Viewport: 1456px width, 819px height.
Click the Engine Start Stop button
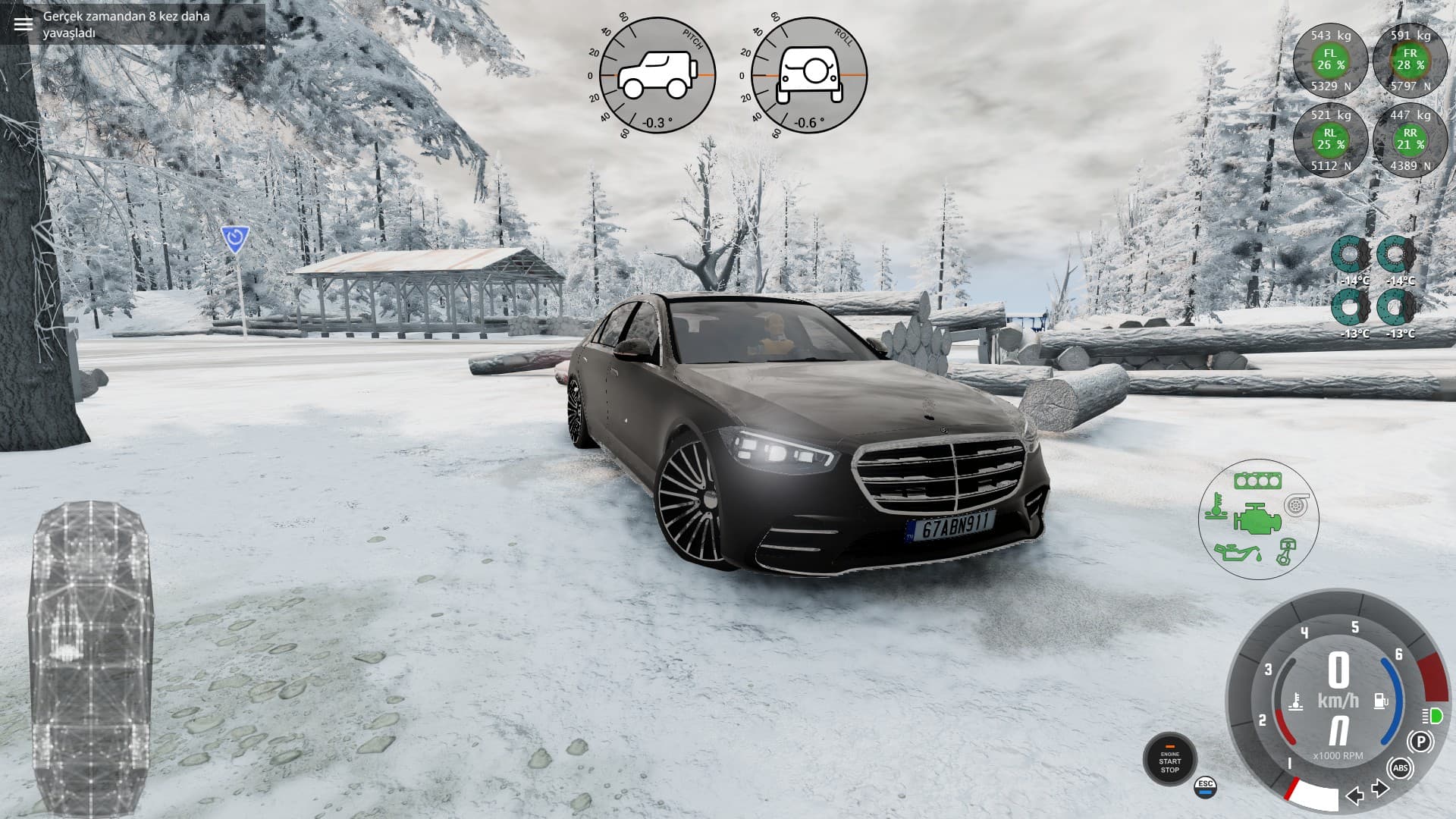tap(1169, 759)
